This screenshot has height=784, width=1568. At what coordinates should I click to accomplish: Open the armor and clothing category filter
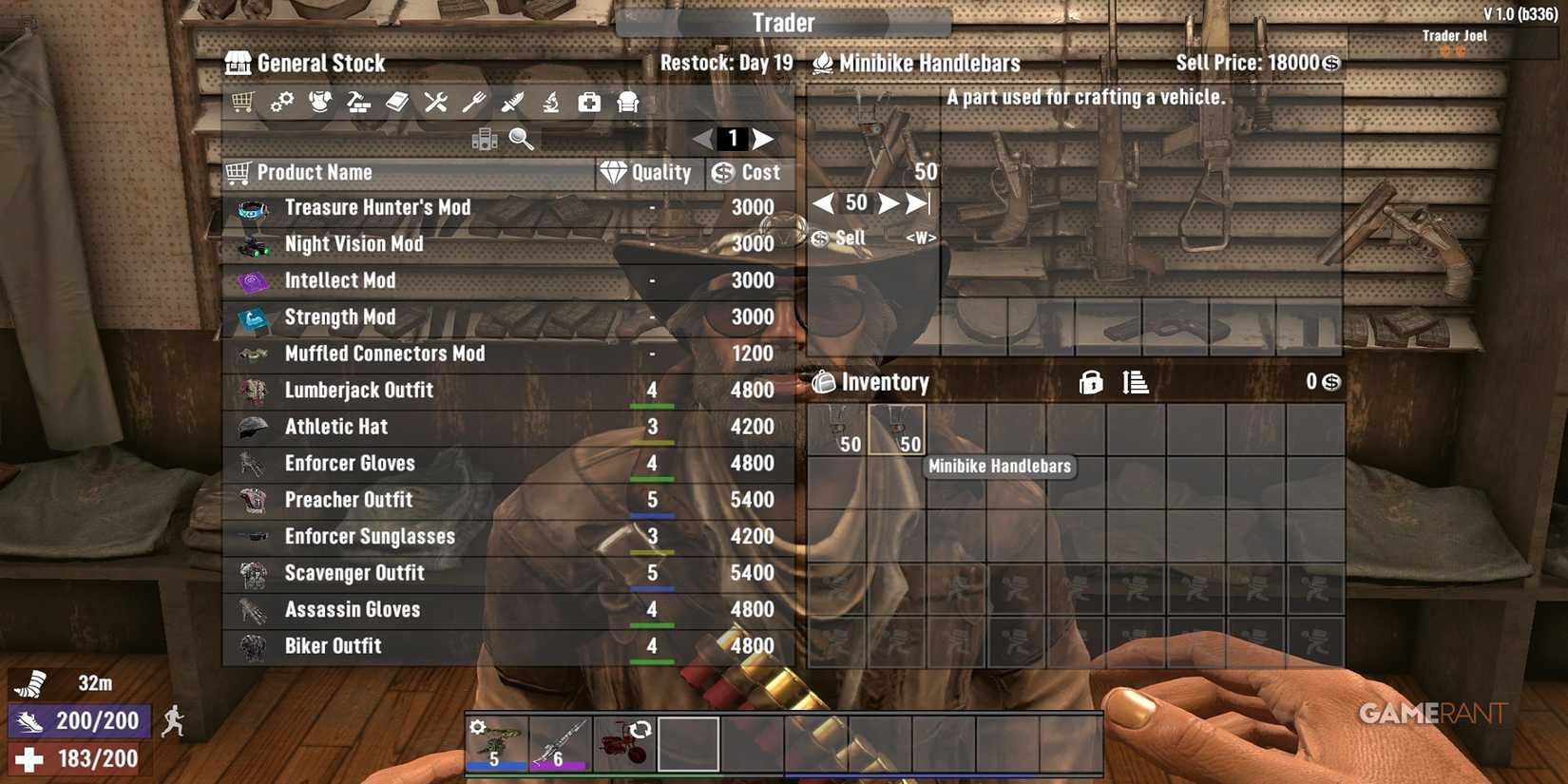click(320, 102)
